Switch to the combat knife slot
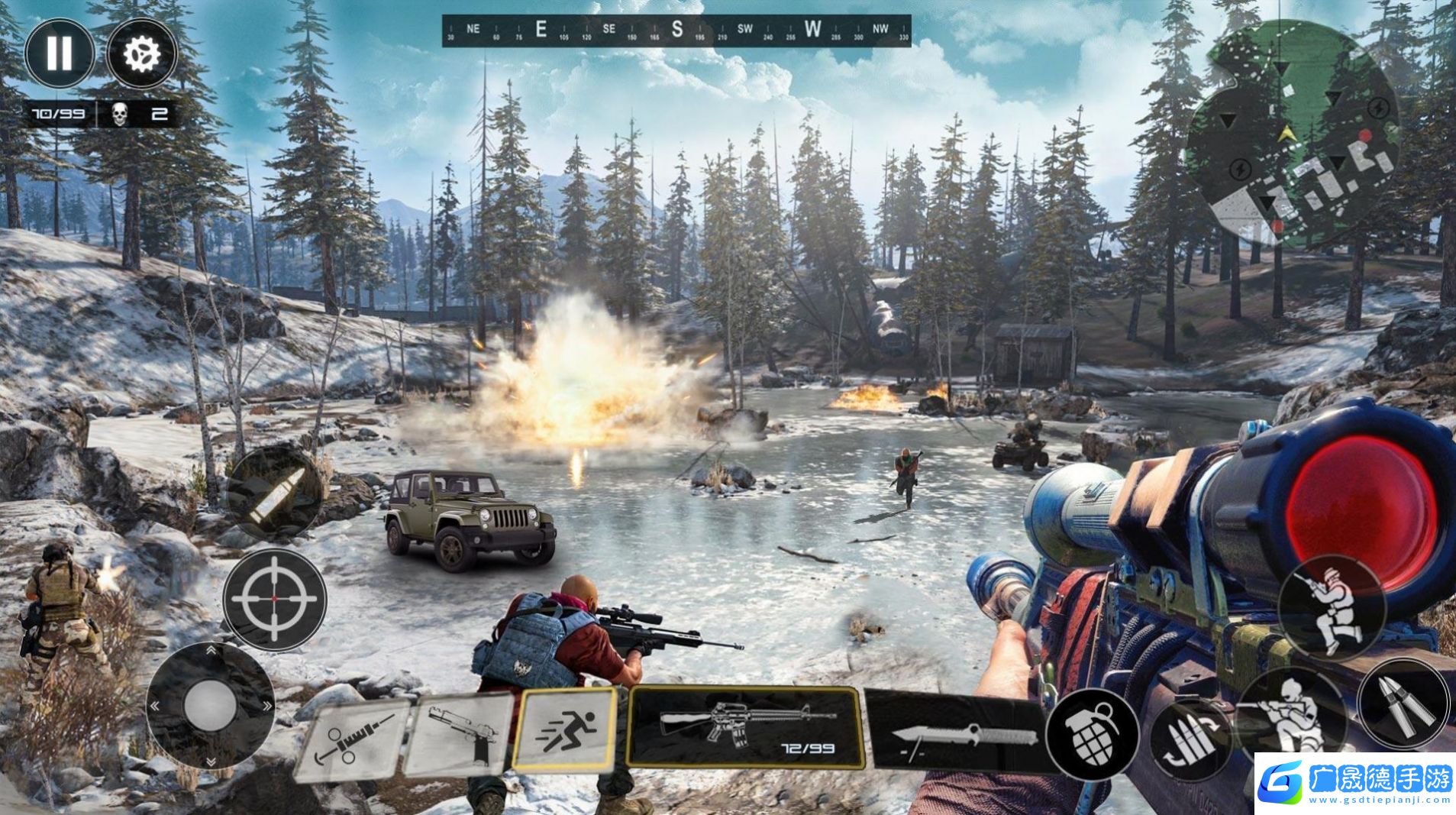Image resolution: width=1456 pixels, height=815 pixels. [x=956, y=732]
